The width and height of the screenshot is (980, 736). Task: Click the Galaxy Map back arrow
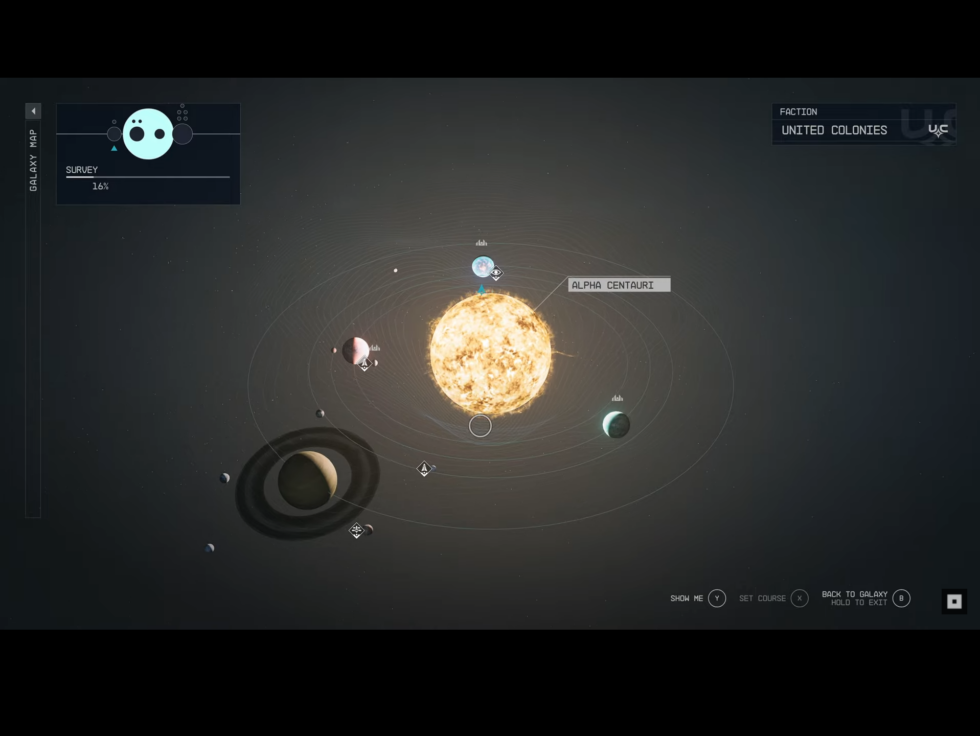(33, 111)
